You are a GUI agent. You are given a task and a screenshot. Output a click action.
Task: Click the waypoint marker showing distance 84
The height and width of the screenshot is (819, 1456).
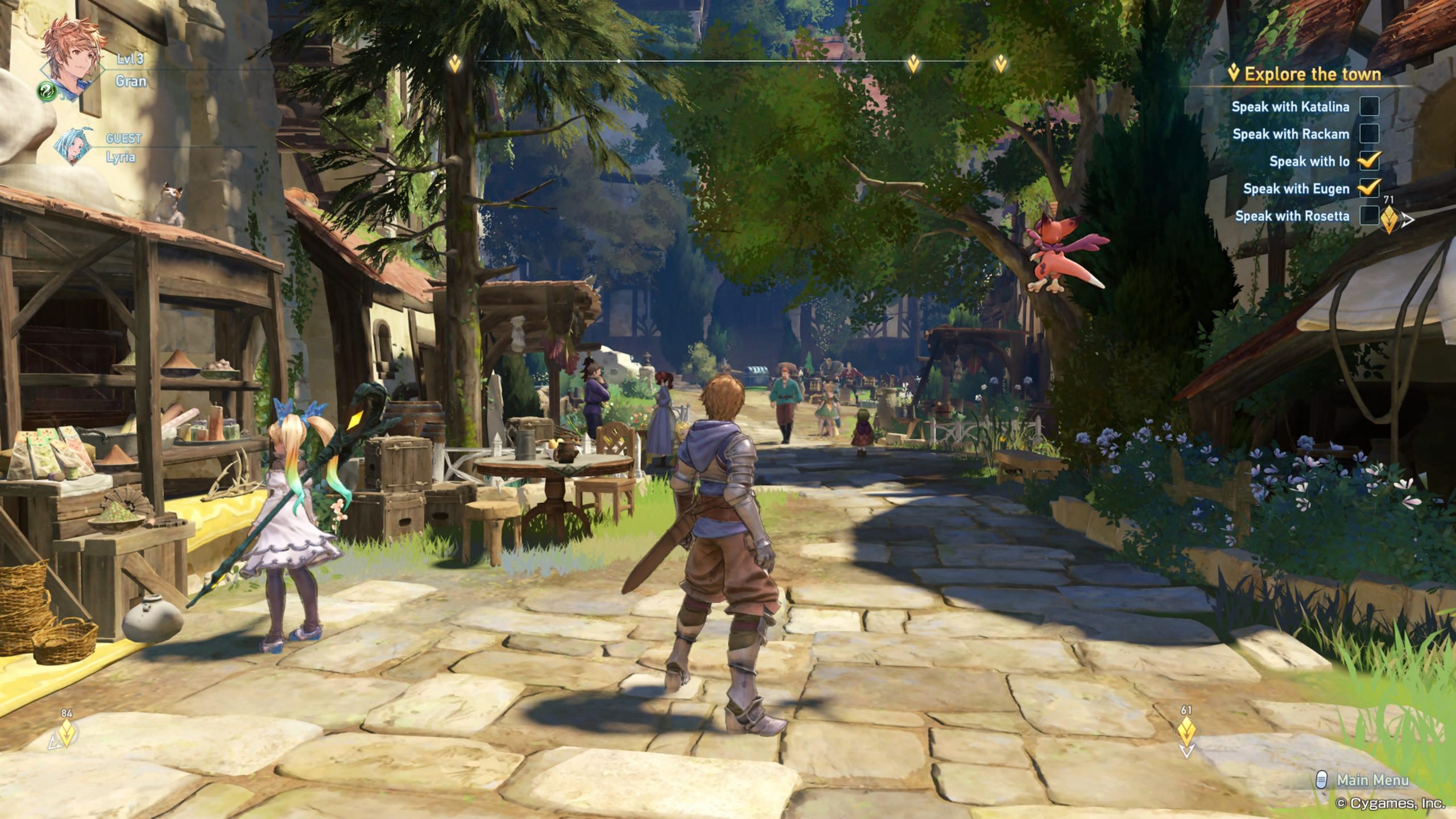point(67,733)
